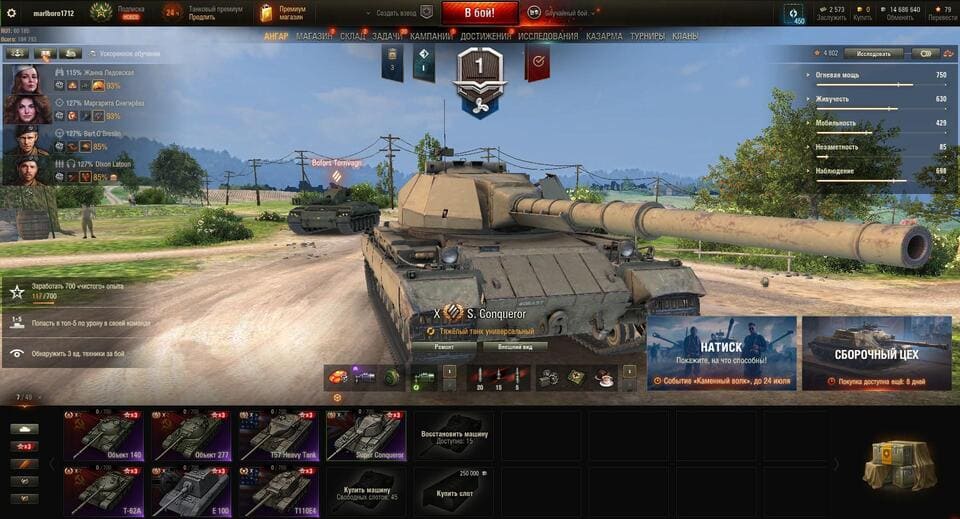The width and height of the screenshot is (960, 519).
Task: Open the Восстановить машину tile
Action: pos(454,436)
